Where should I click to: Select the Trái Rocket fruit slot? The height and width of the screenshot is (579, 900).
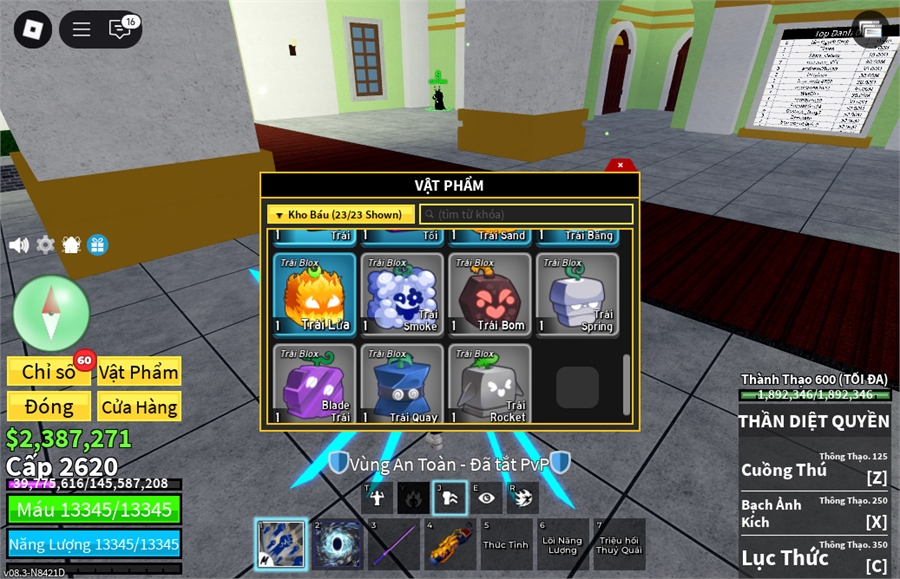coord(490,384)
